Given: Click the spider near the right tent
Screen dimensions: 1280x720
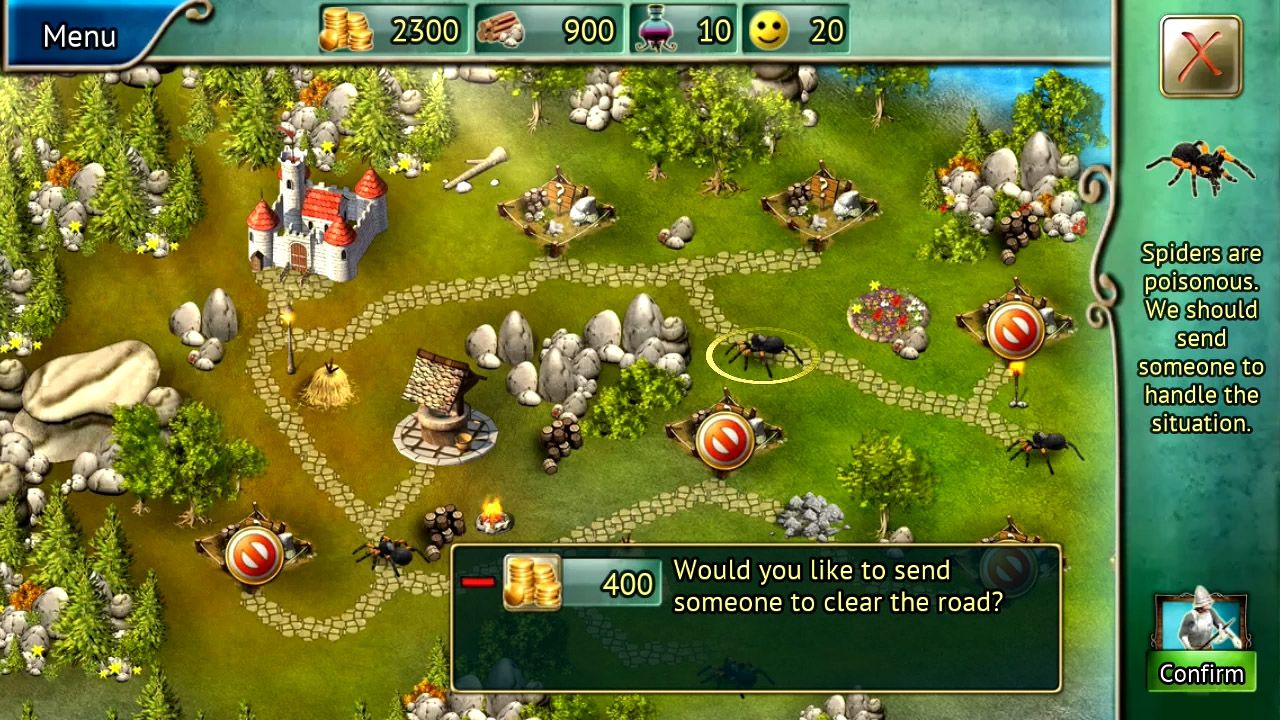Looking at the screenshot, I should 1046,448.
